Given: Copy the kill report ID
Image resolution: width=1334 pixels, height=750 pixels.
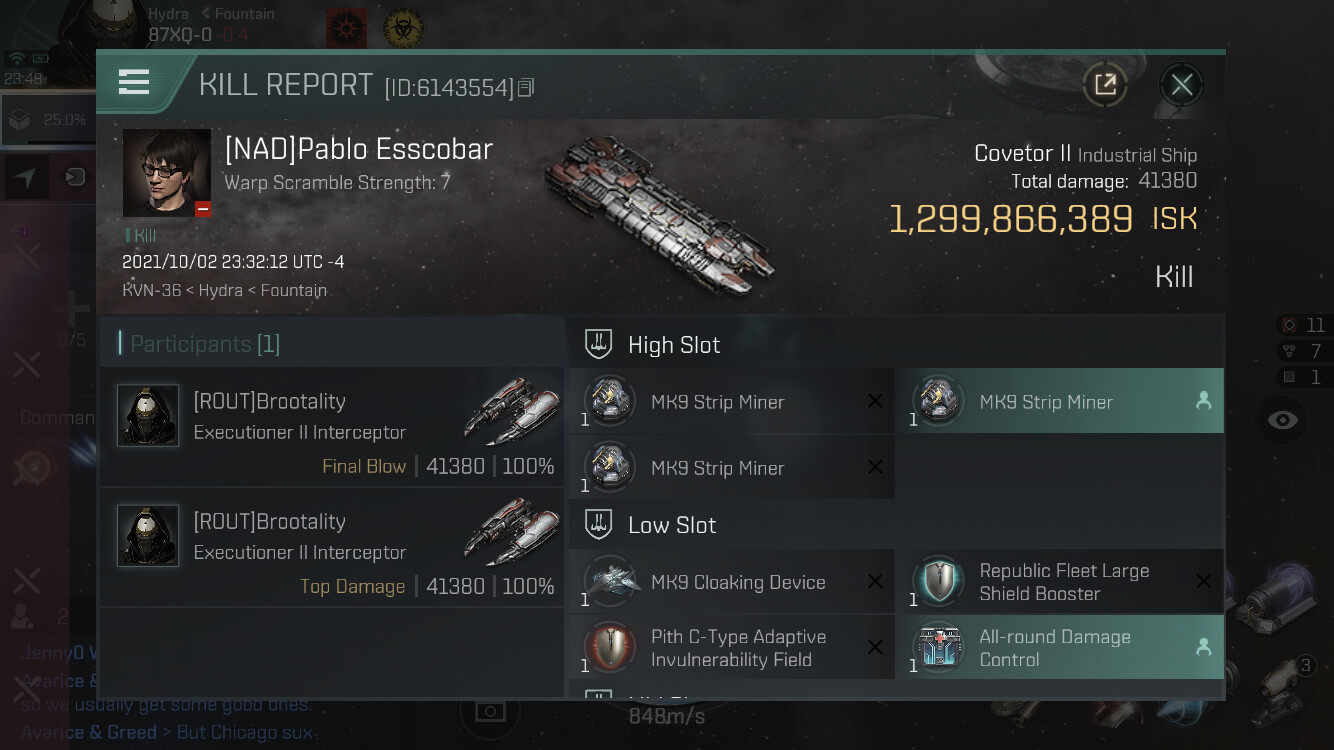Looking at the screenshot, I should click(526, 88).
